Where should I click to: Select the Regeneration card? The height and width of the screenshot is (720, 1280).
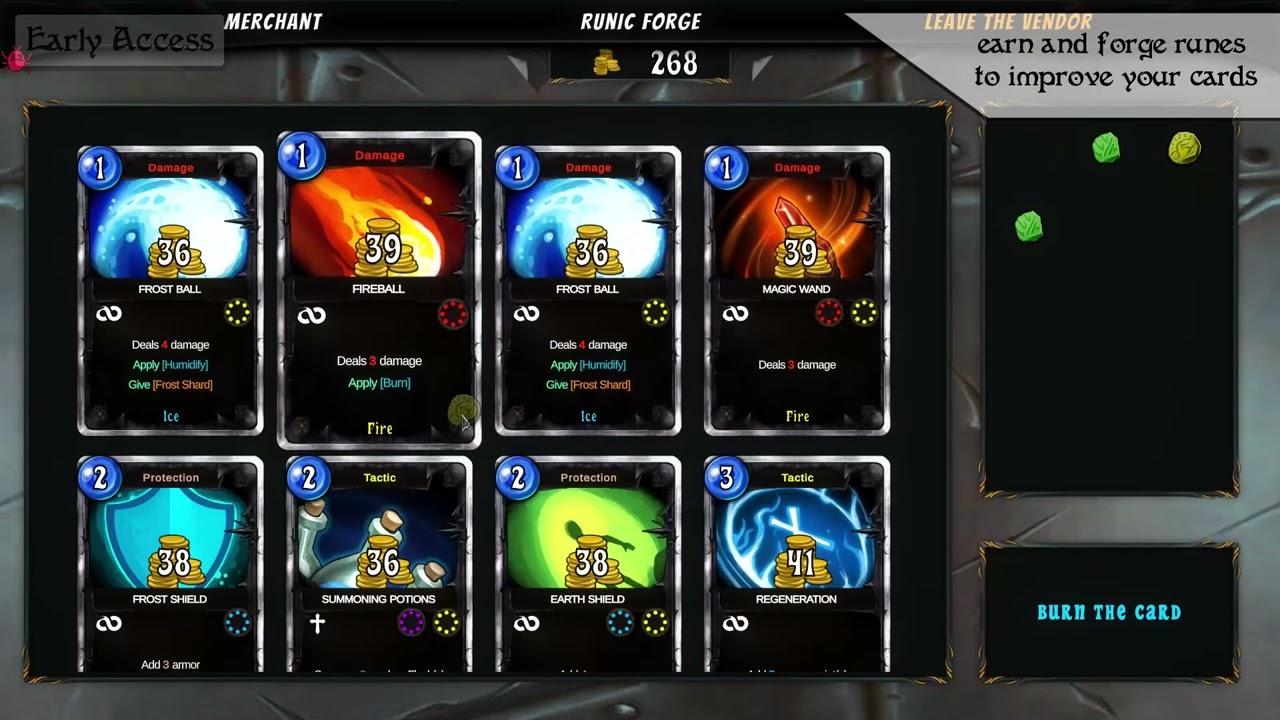coord(796,560)
